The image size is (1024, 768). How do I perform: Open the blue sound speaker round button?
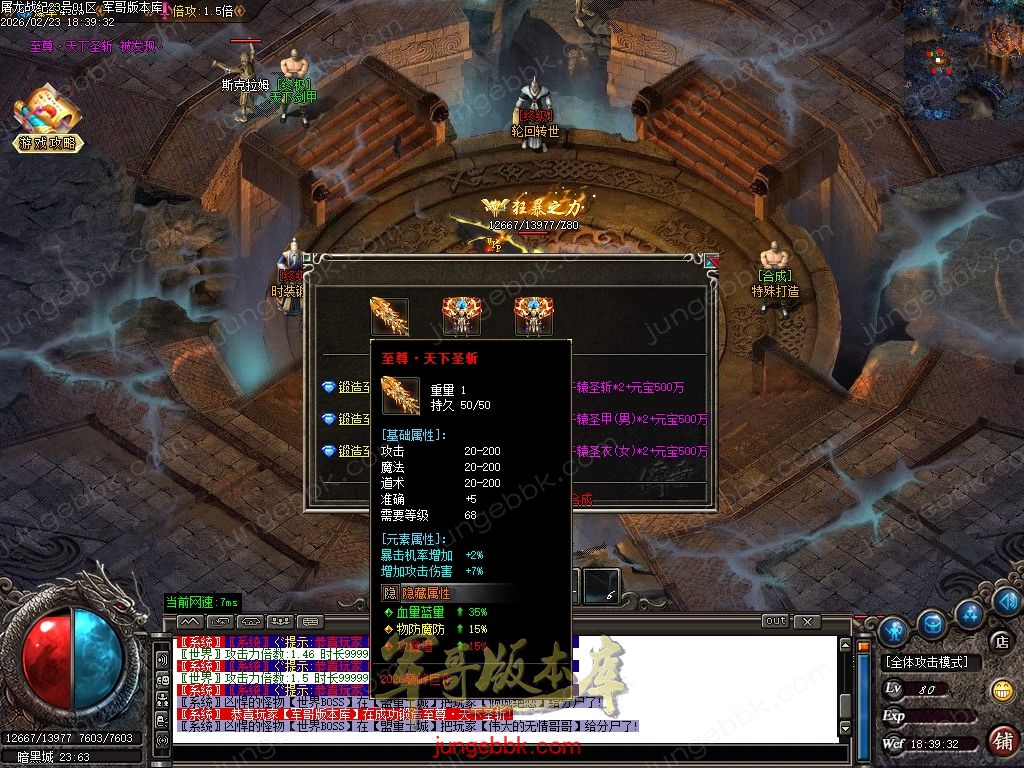1007,600
